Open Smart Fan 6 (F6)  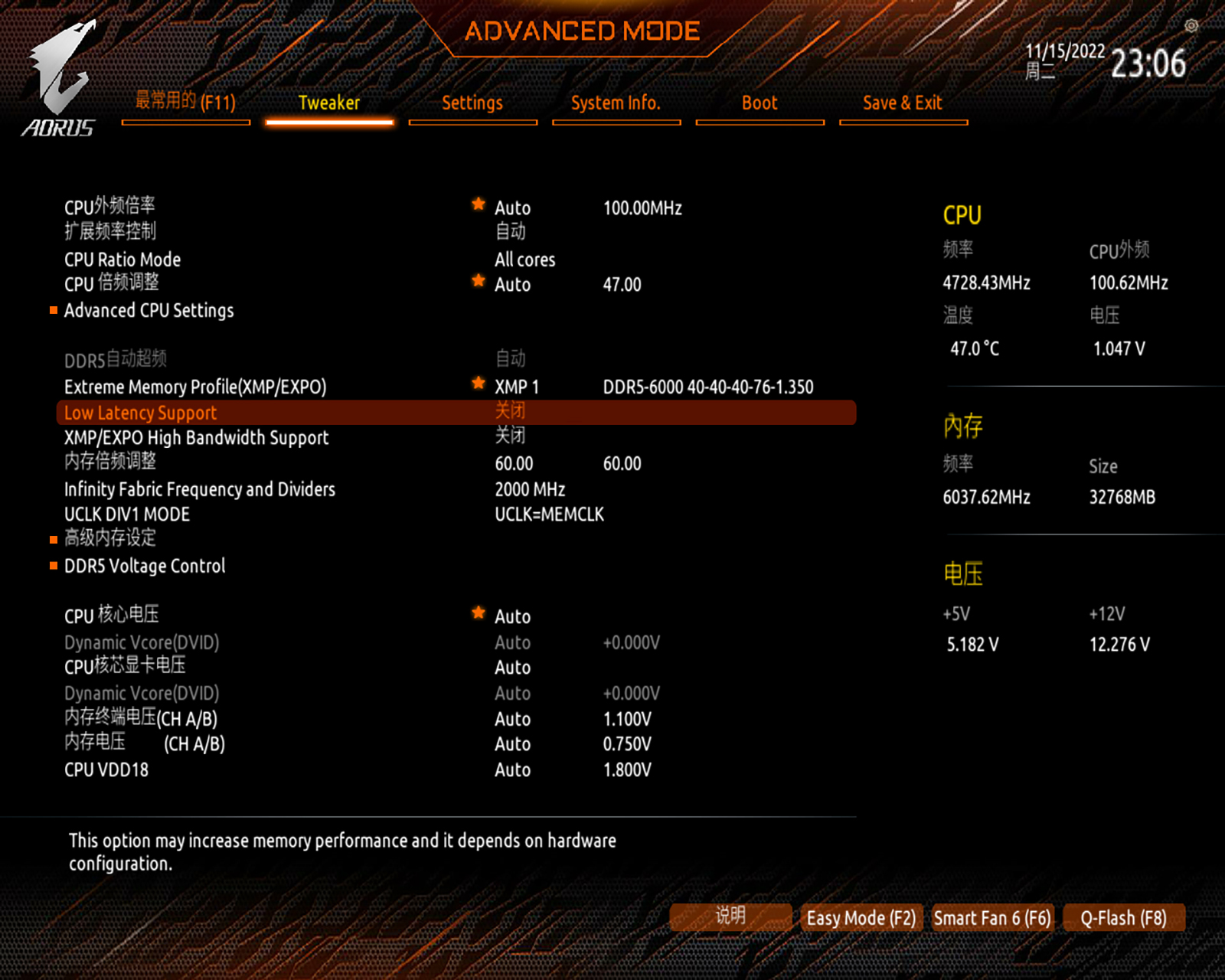(x=992, y=918)
